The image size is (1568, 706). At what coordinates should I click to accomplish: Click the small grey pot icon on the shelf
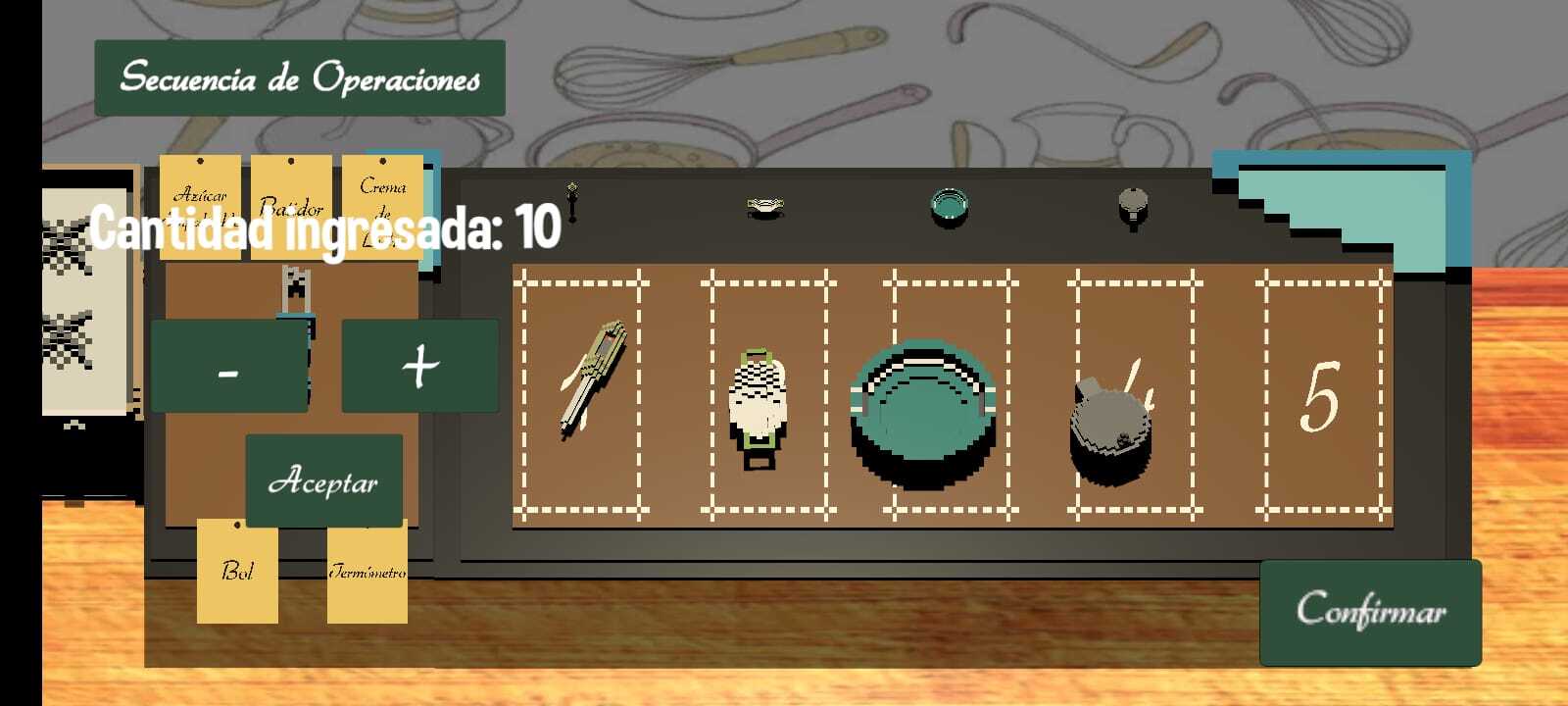pyautogui.click(x=1133, y=204)
